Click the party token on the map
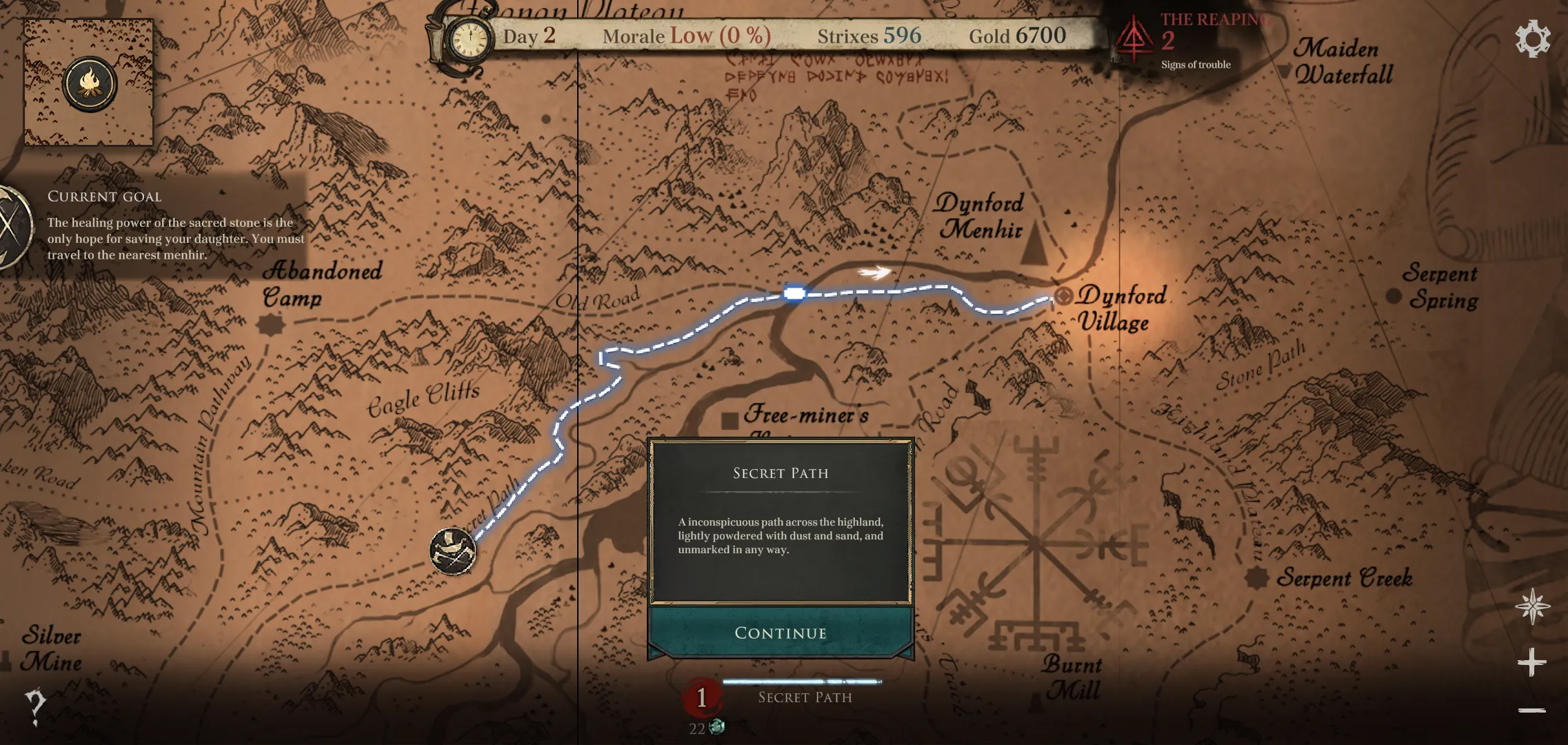The width and height of the screenshot is (1568, 745). coord(452,550)
